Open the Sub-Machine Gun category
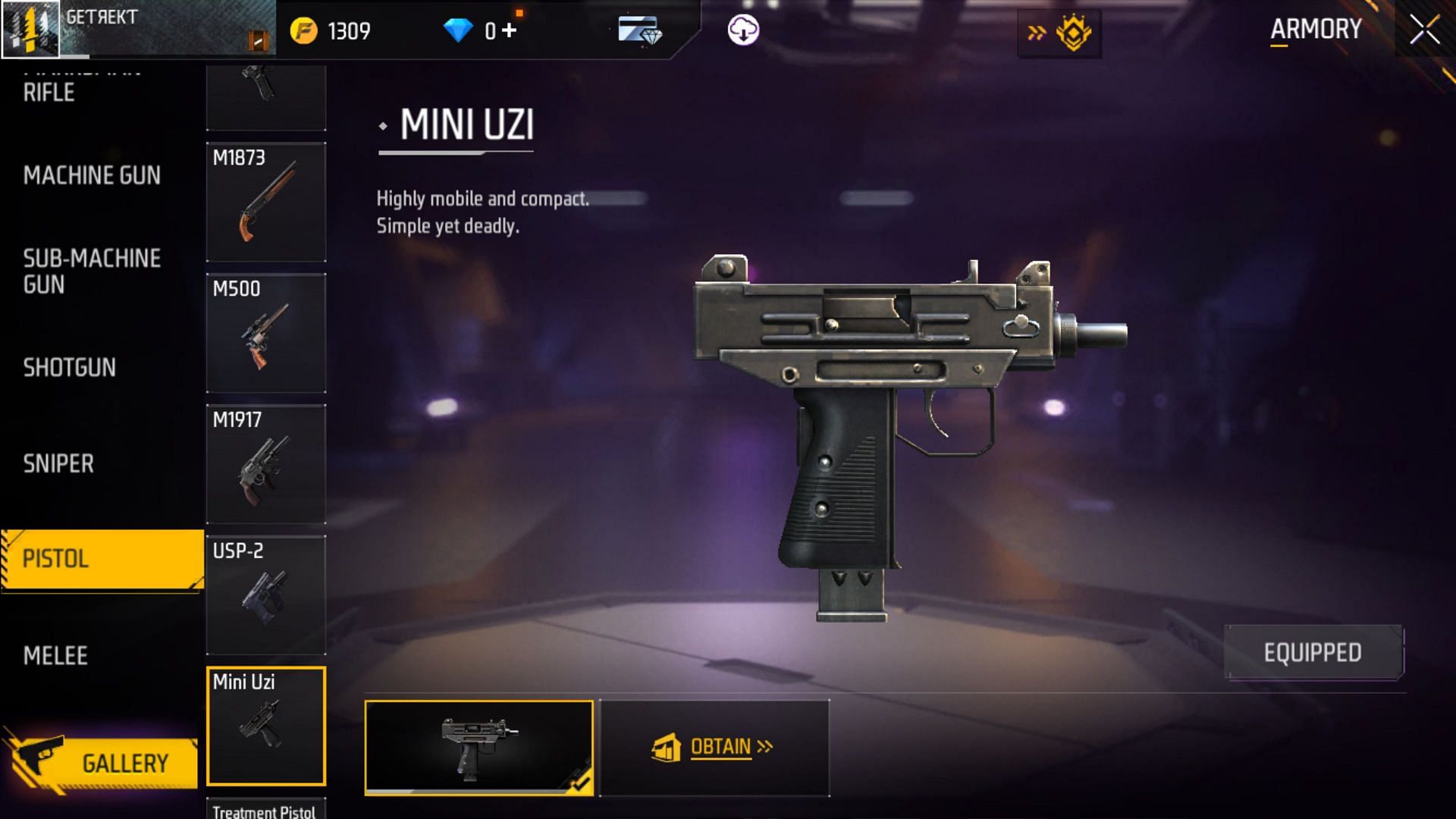The width and height of the screenshot is (1456, 819). point(92,271)
